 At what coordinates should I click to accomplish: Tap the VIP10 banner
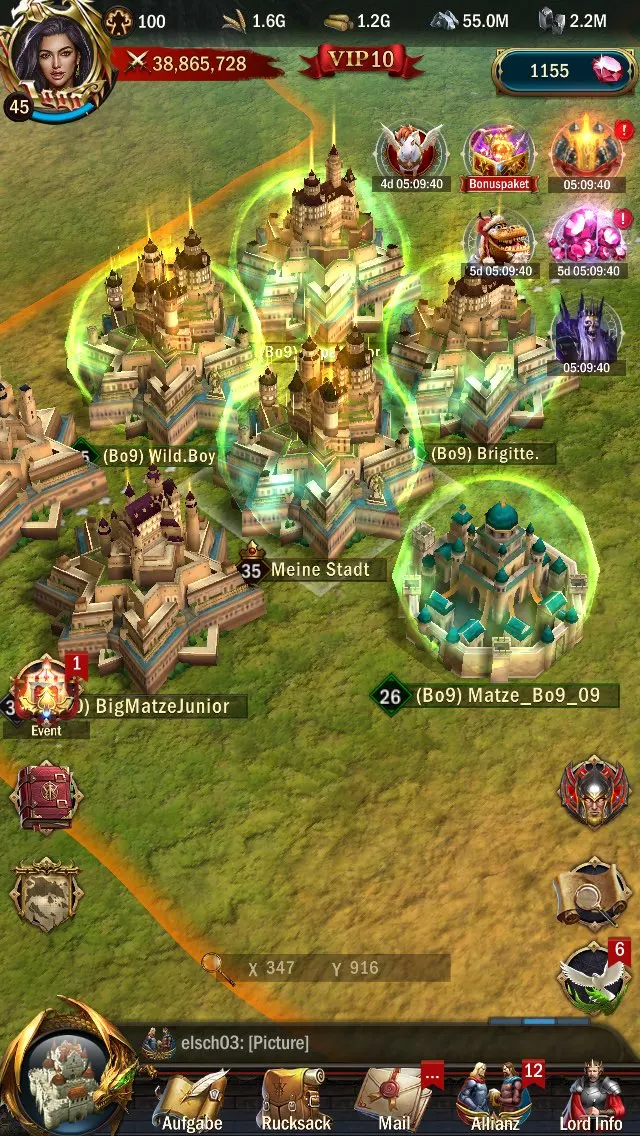[361, 60]
